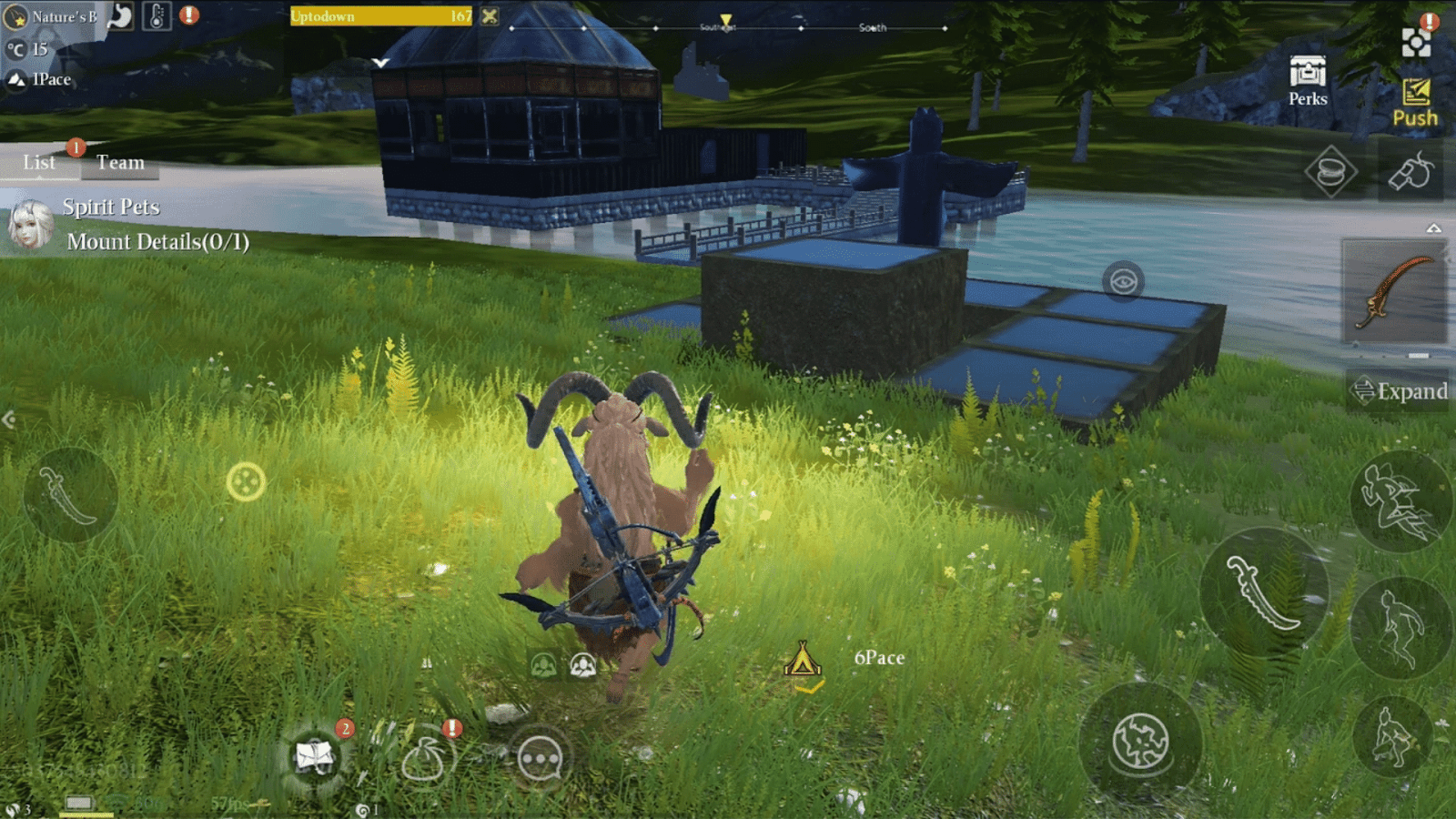Open the Spirit Pets tracker entry
Image resolution: width=1456 pixels, height=819 pixels.
(111, 207)
